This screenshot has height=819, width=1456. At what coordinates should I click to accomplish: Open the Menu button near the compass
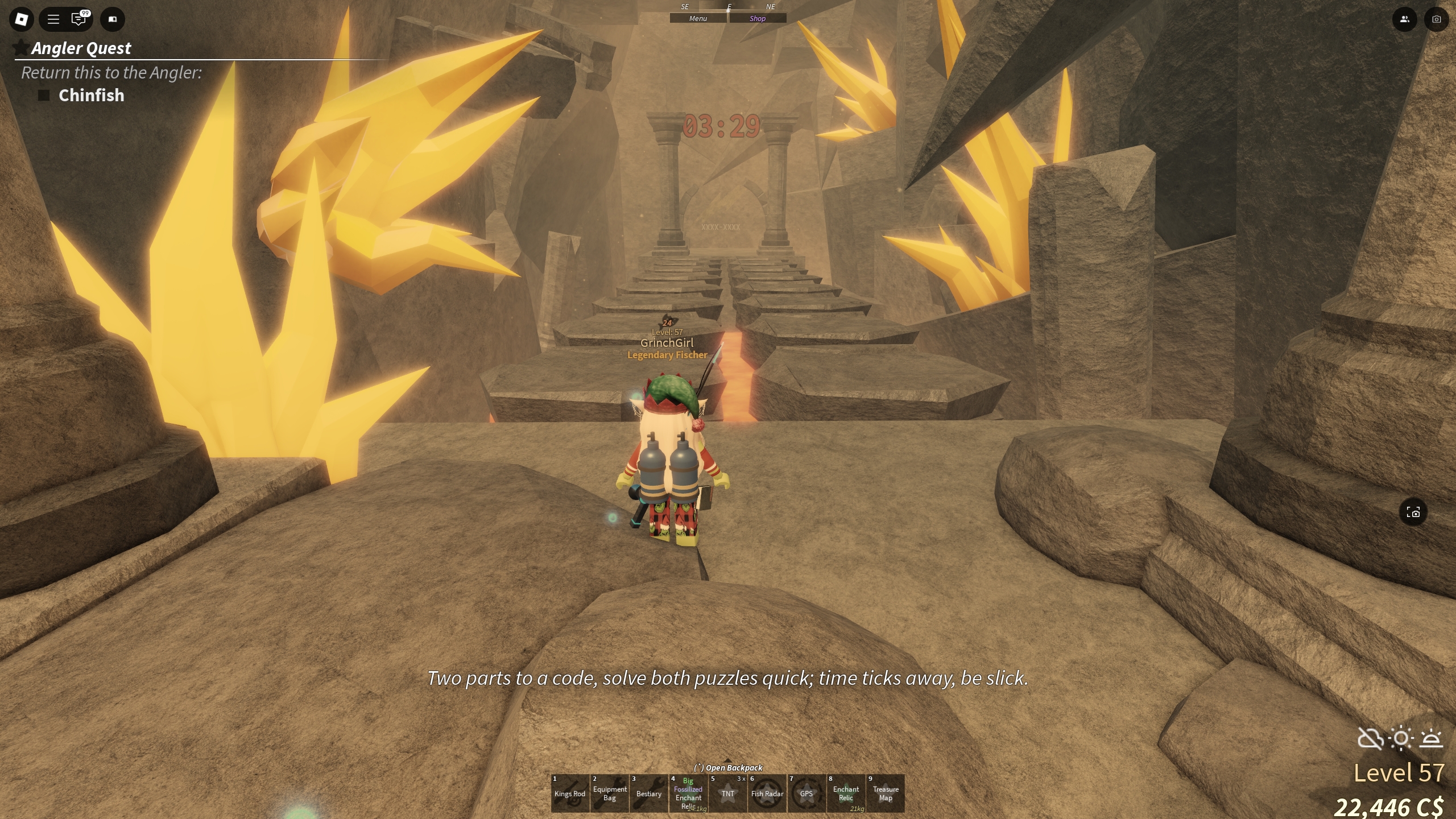(698, 18)
